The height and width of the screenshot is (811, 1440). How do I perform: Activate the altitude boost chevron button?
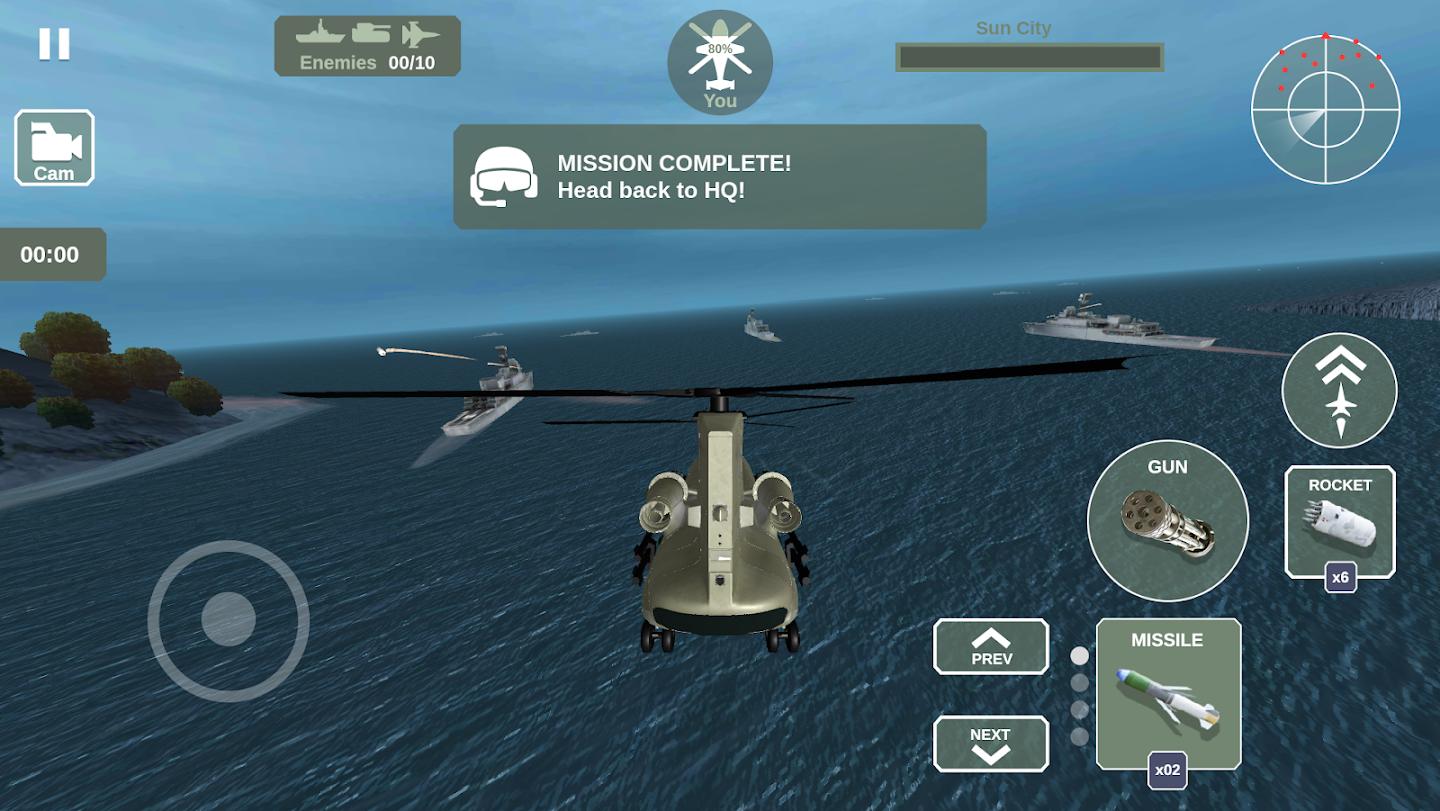[1339, 390]
